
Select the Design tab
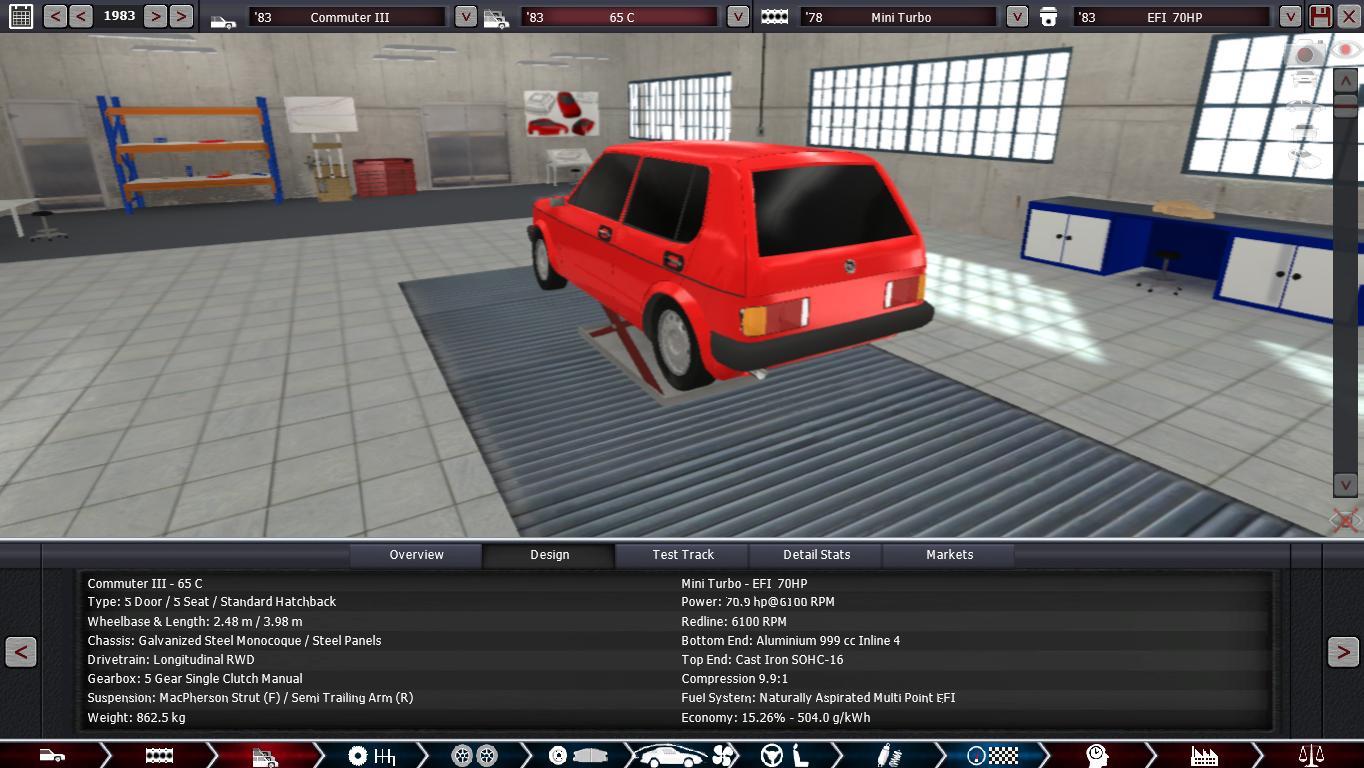pyautogui.click(x=549, y=555)
